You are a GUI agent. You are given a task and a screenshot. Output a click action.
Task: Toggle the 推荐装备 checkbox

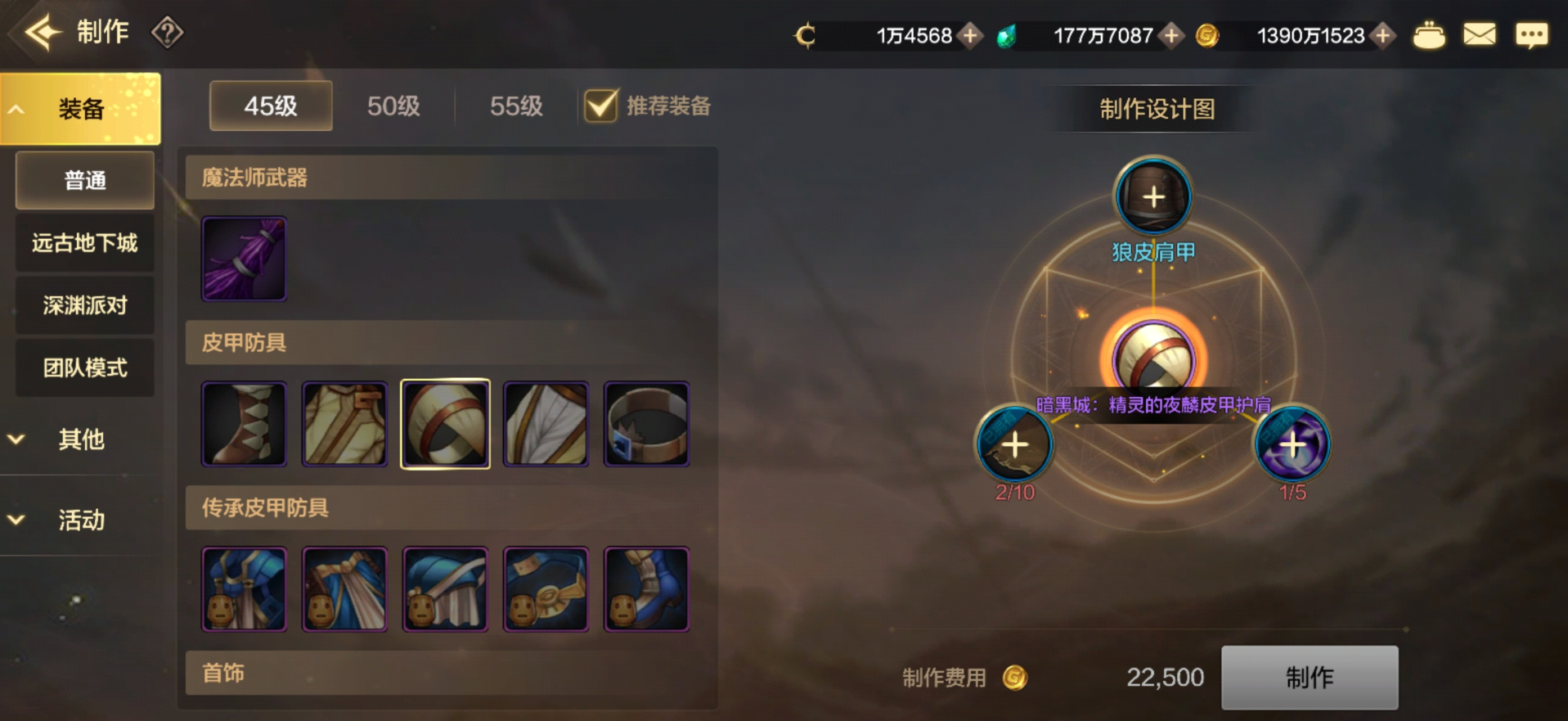[601, 106]
